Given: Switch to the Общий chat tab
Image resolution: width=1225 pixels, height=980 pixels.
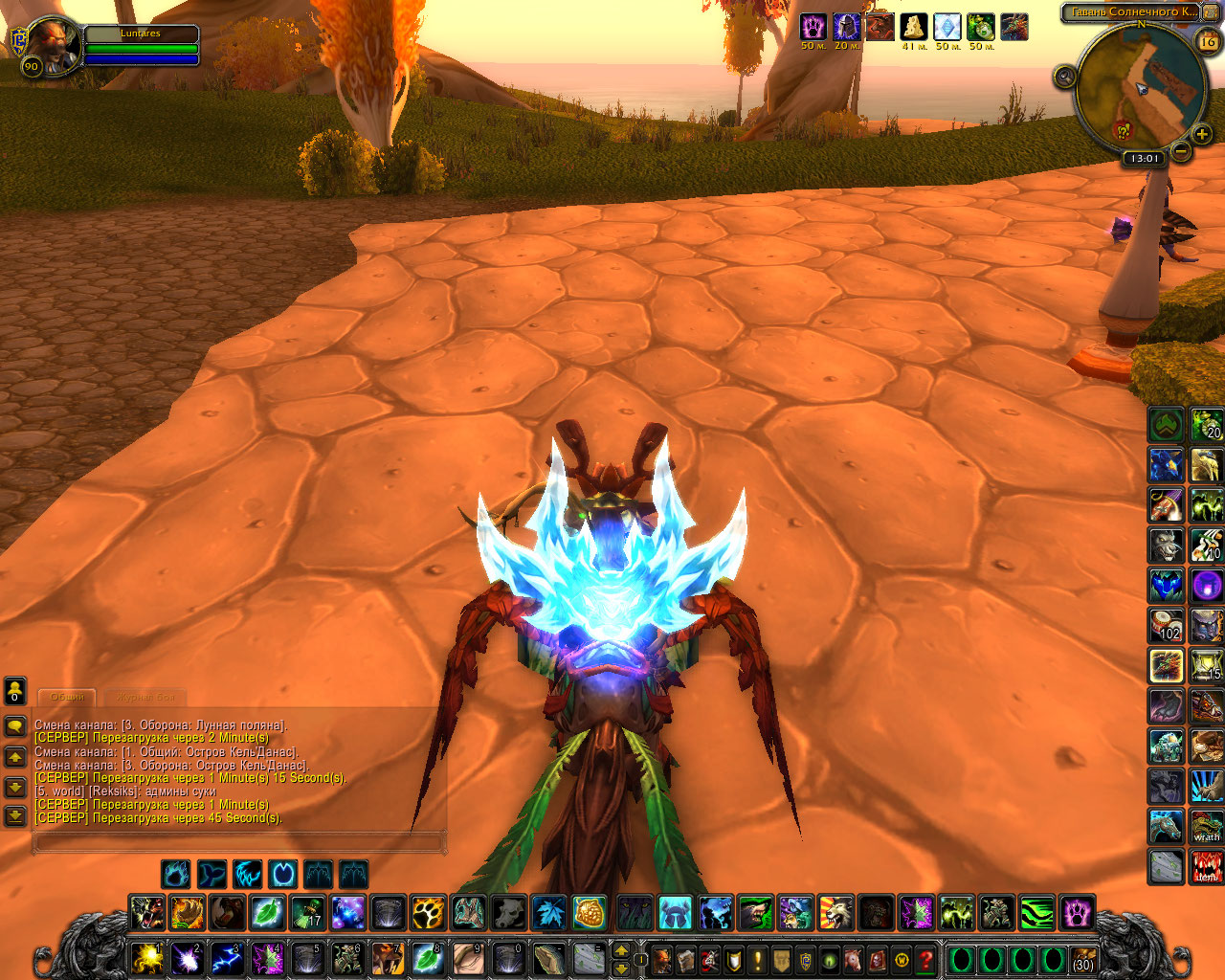Looking at the screenshot, I should [x=67, y=697].
